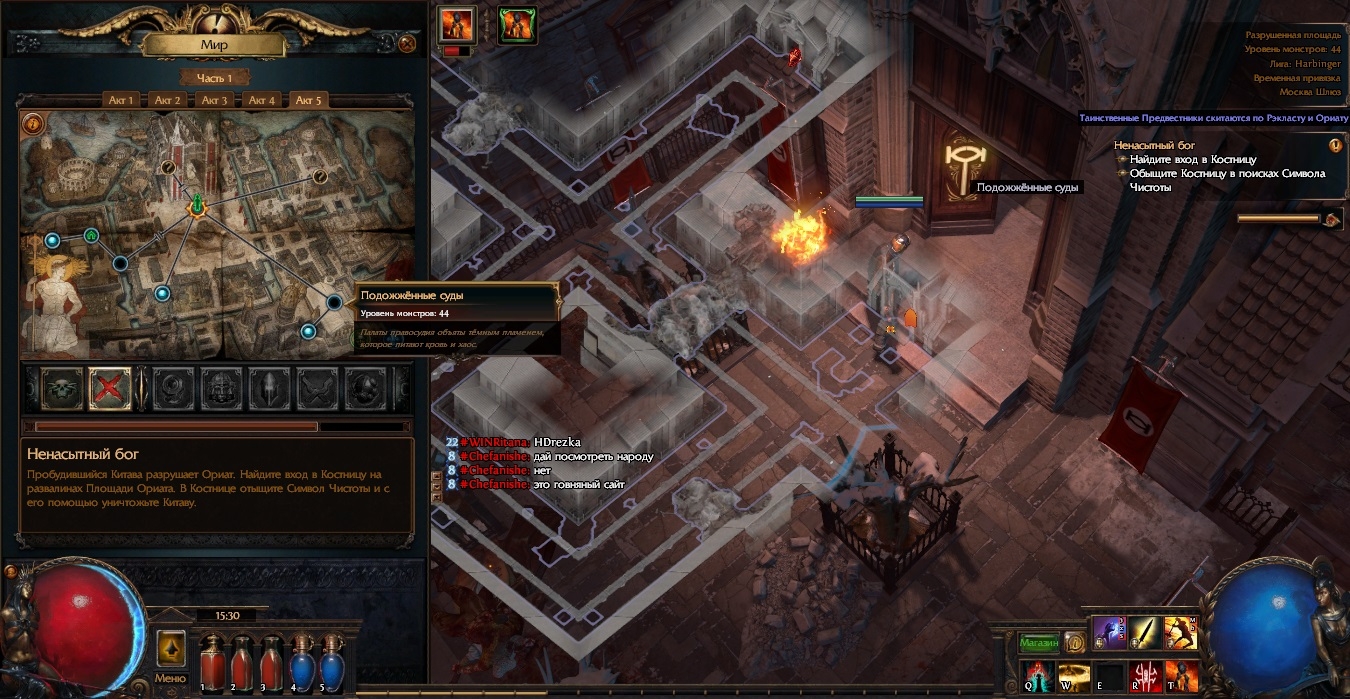1350x699 pixels.
Task: Close the World map panel
Action: (x=407, y=44)
